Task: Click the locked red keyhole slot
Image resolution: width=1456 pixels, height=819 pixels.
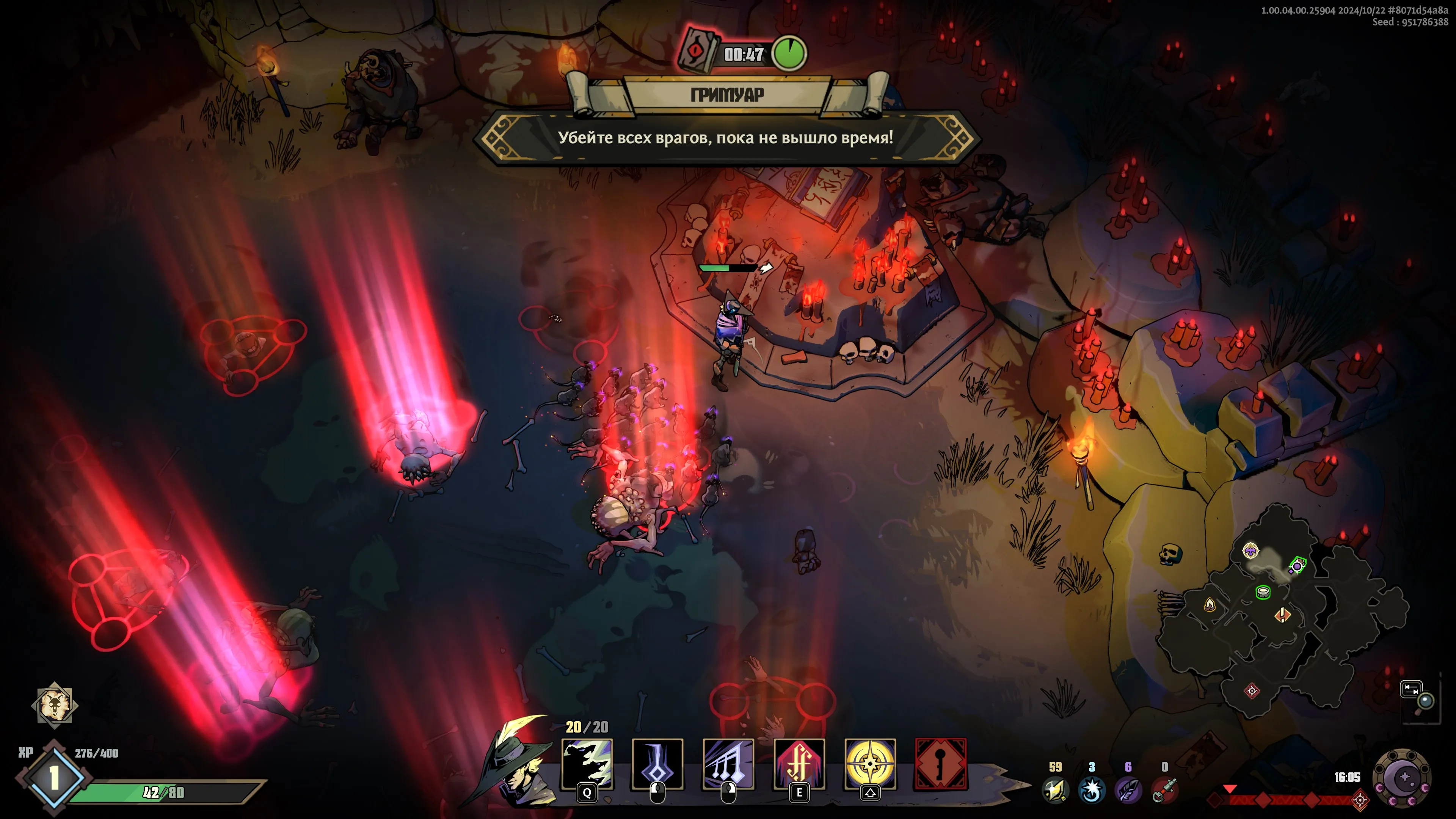Action: coord(940,764)
